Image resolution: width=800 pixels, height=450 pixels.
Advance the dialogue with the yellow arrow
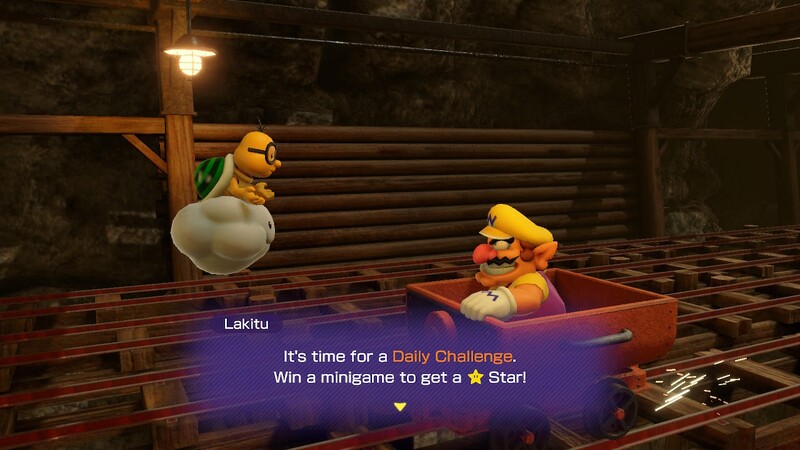(400, 407)
